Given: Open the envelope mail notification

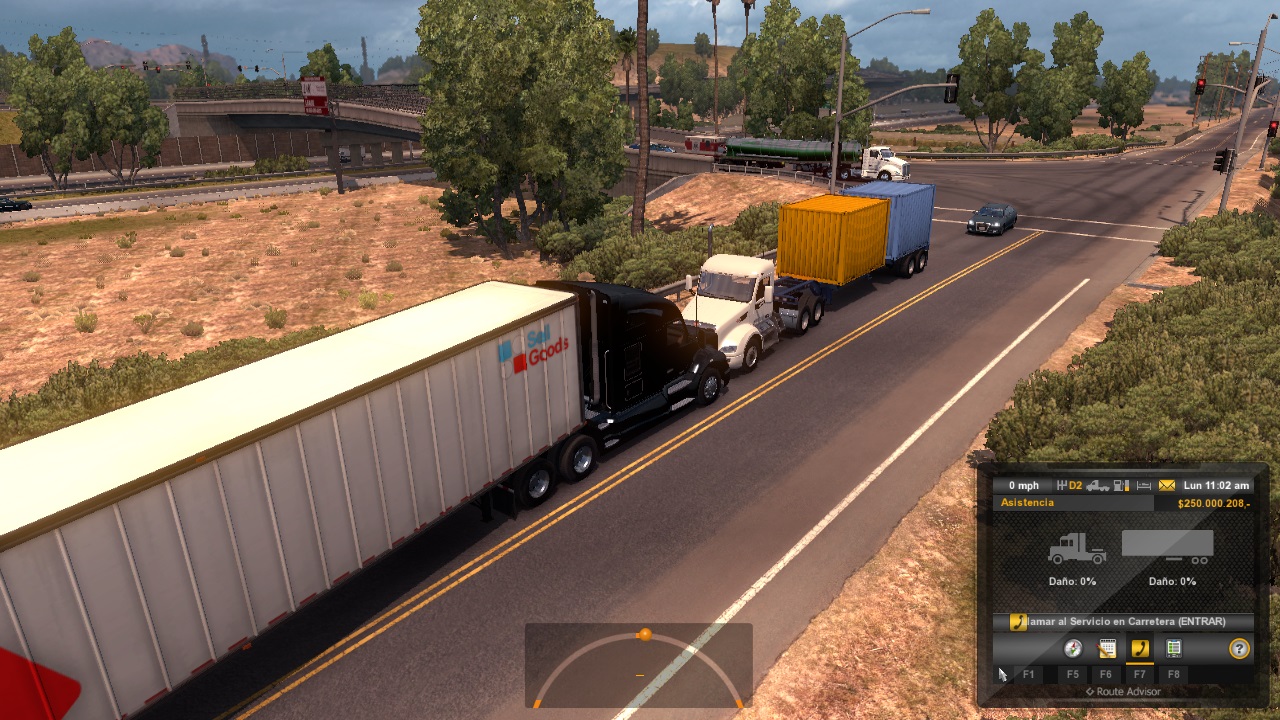Looking at the screenshot, I should point(1167,486).
